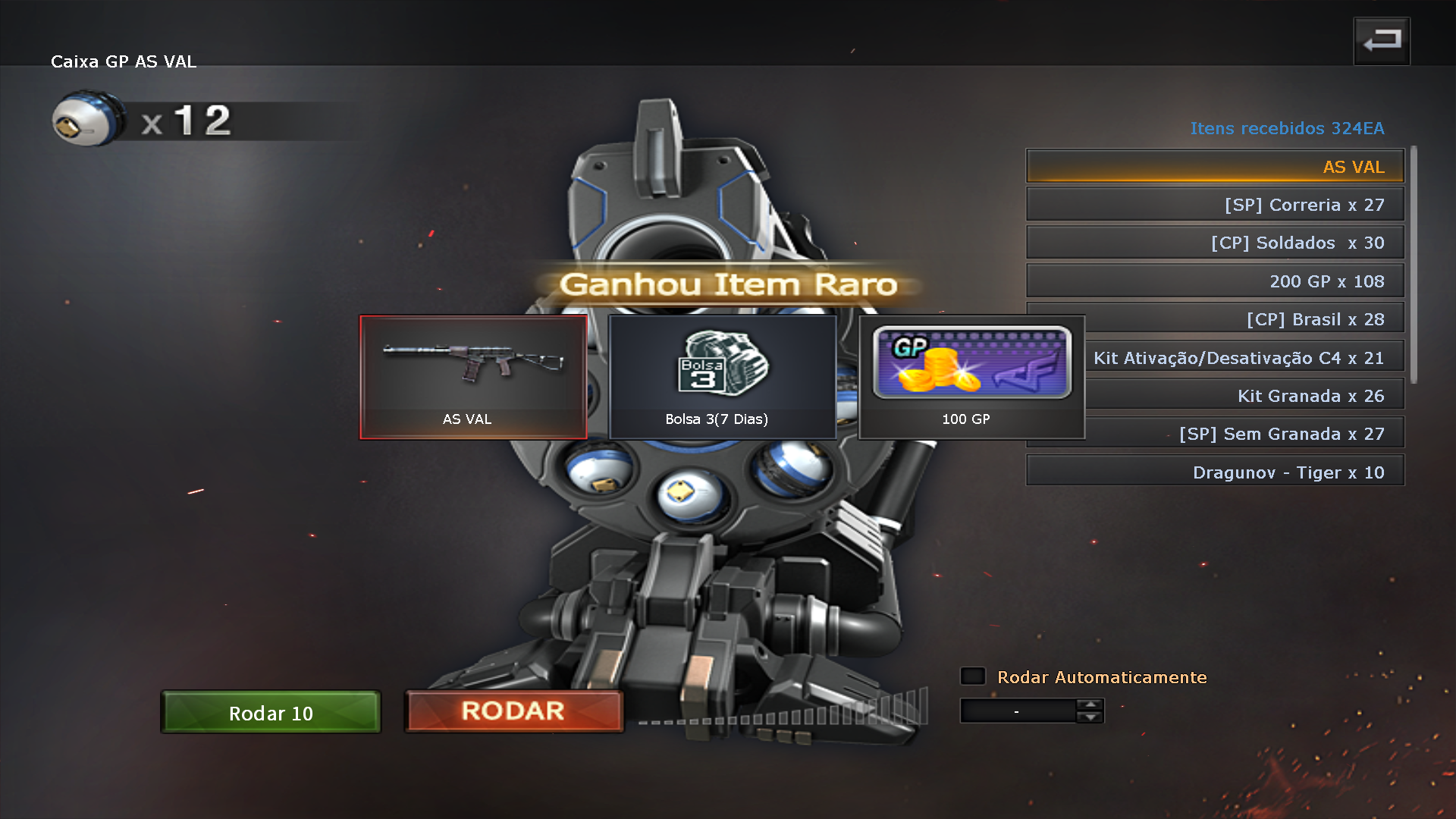Image resolution: width=1456 pixels, height=819 pixels.
Task: Increase the auto-spin count with up arrow
Action: click(1090, 704)
